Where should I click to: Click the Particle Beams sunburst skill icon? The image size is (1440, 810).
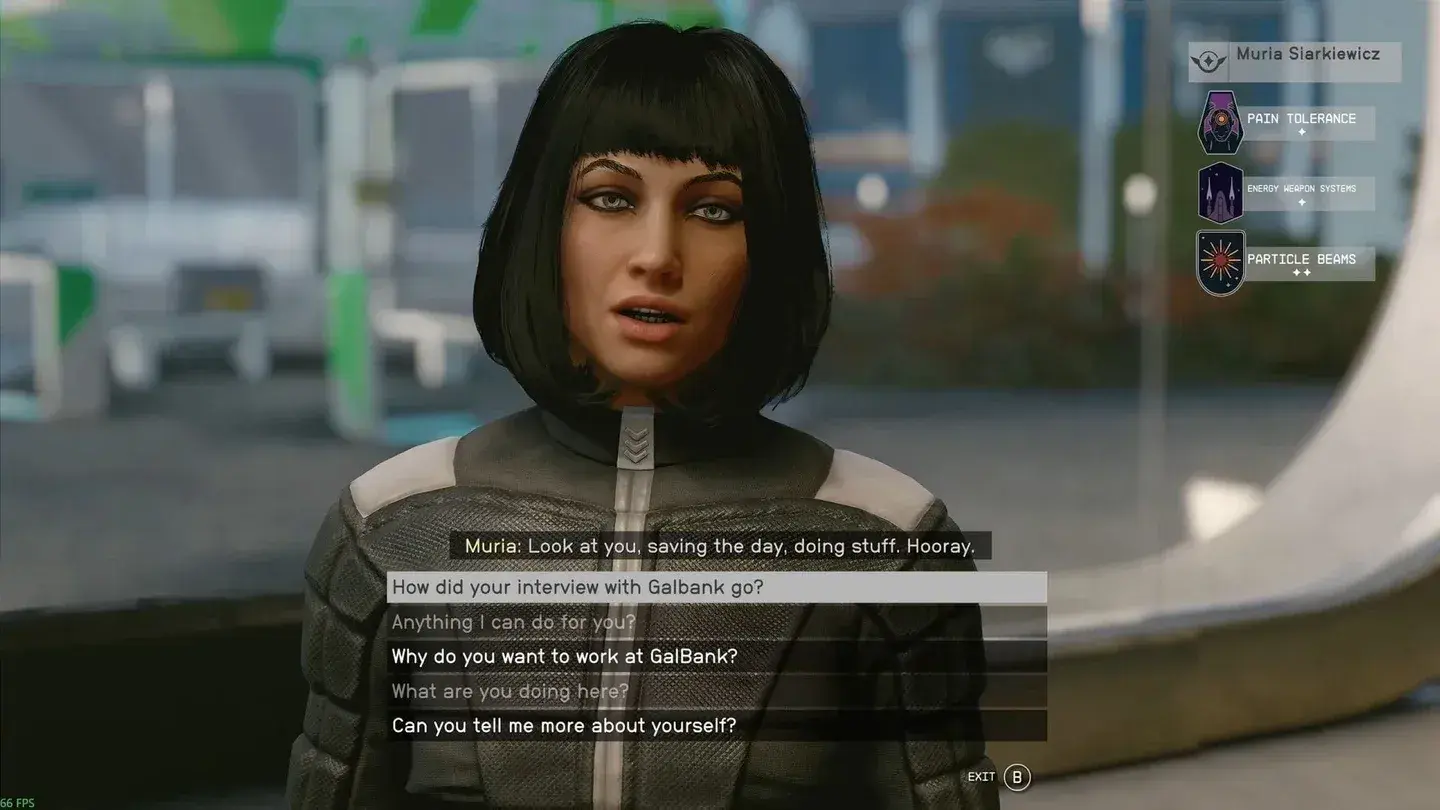1218,261
